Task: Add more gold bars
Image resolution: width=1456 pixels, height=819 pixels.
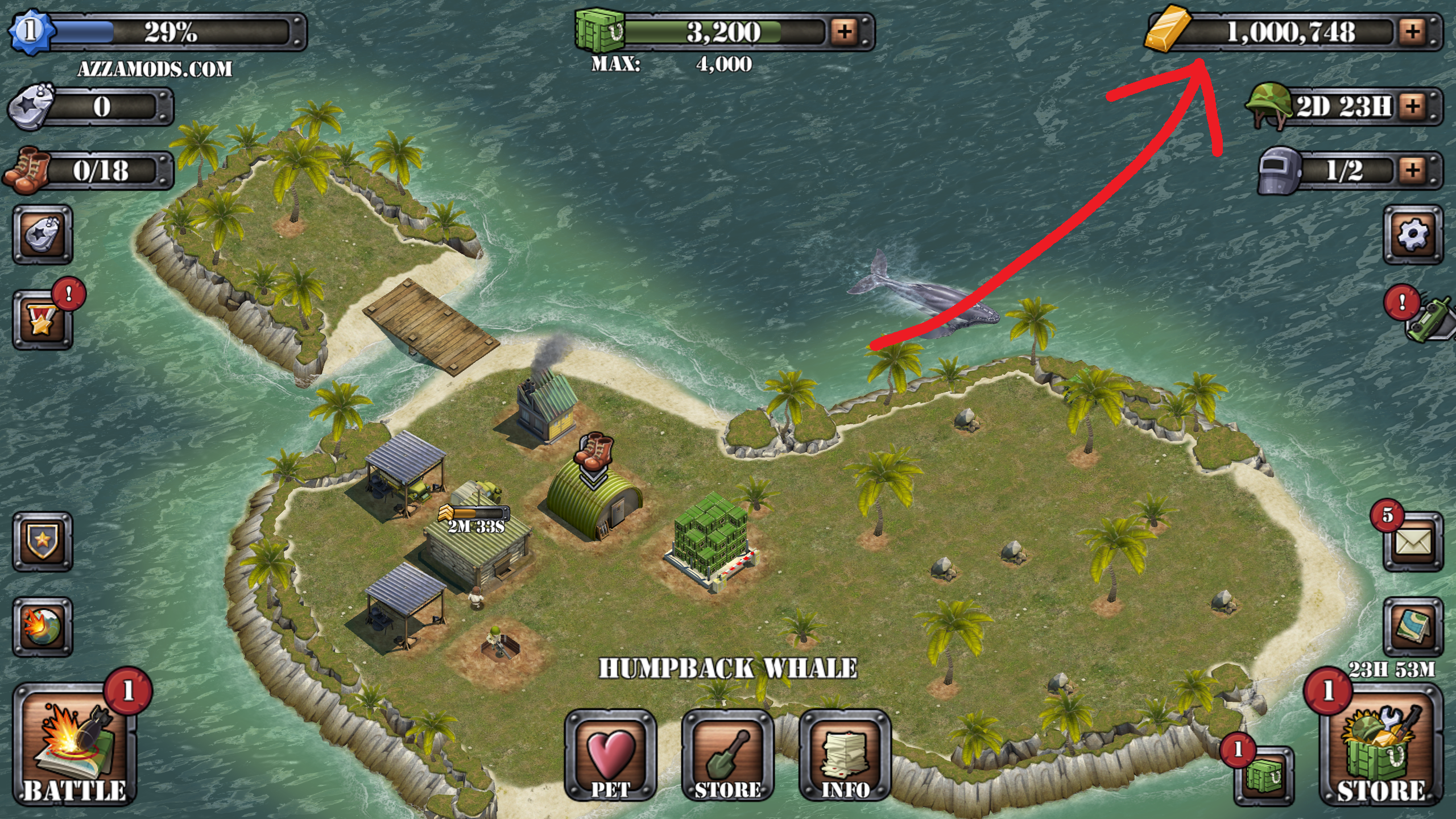Action: [x=1413, y=31]
